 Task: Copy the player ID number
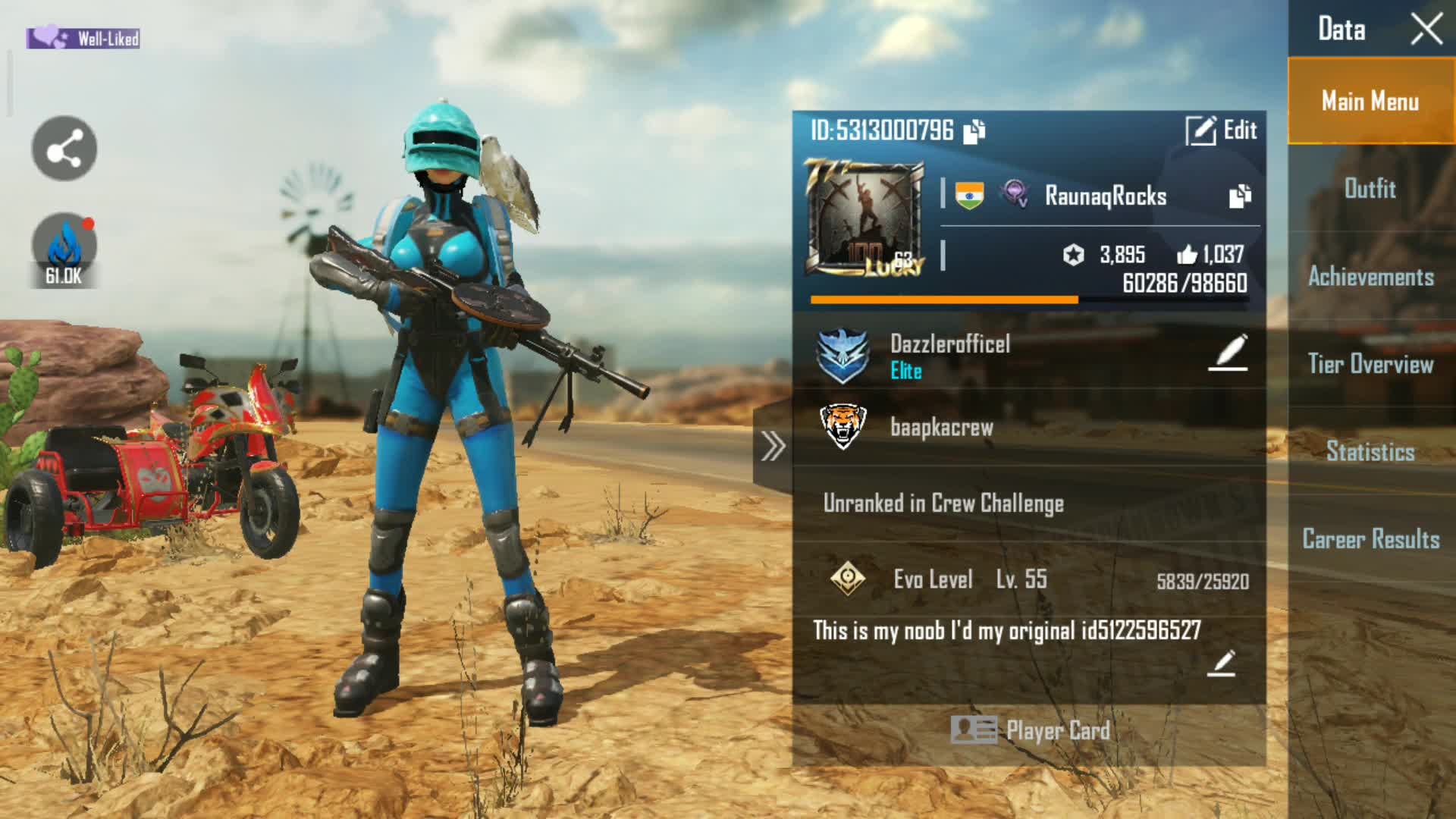click(974, 131)
